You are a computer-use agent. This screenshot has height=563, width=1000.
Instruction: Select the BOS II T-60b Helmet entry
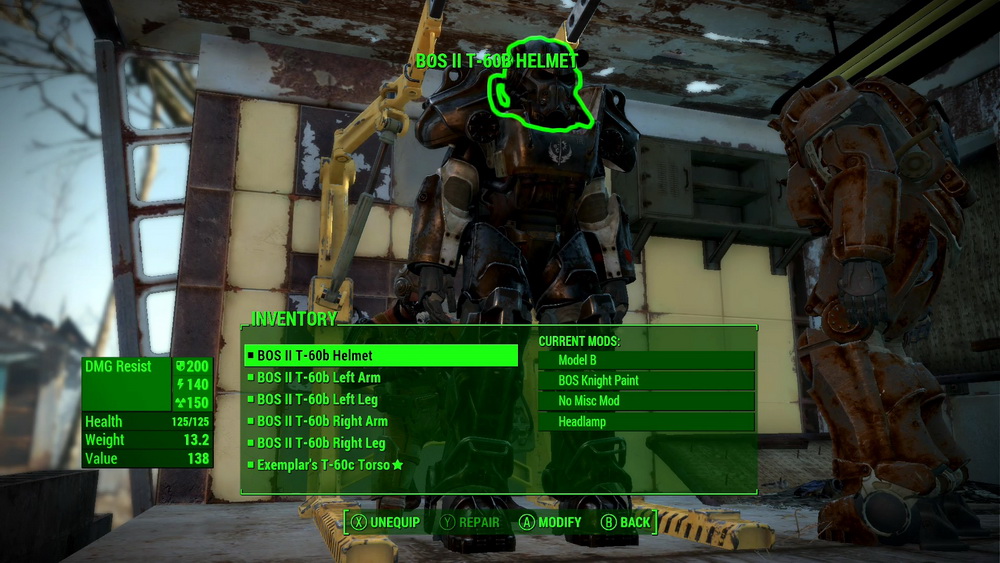(380, 355)
